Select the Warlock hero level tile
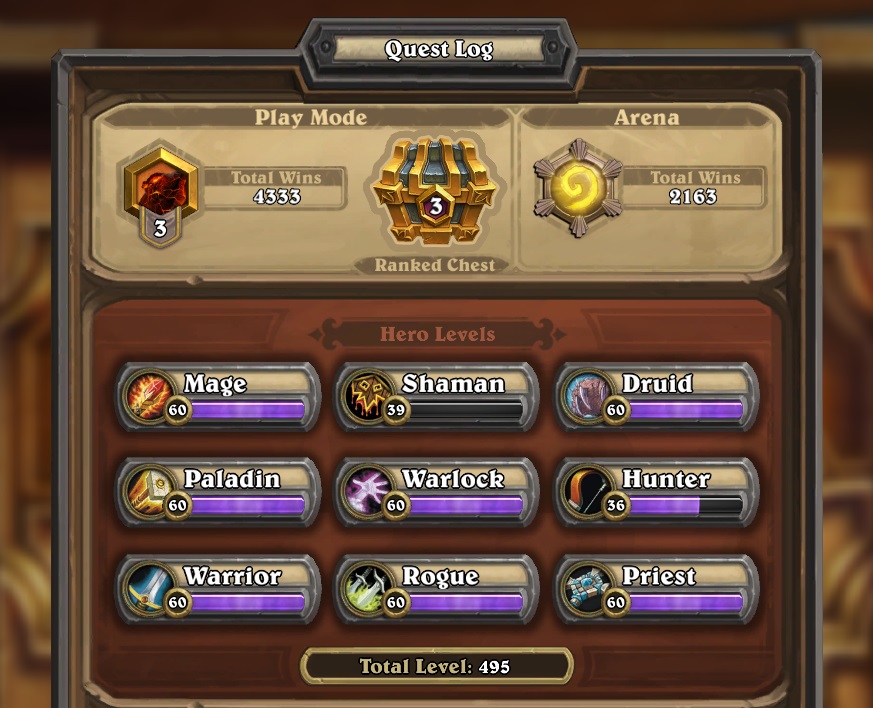Viewport: 873px width, 708px height. [x=438, y=493]
